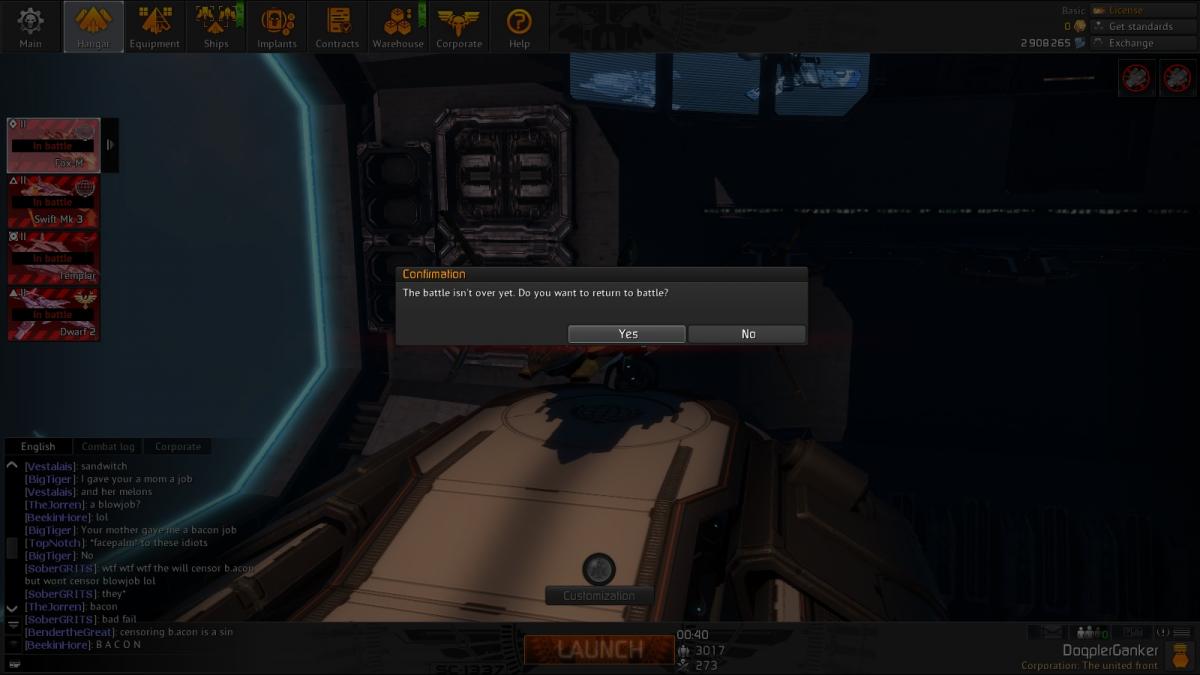Switch to the Hangar section
Screen dimensions: 1200x675
click(x=93, y=27)
